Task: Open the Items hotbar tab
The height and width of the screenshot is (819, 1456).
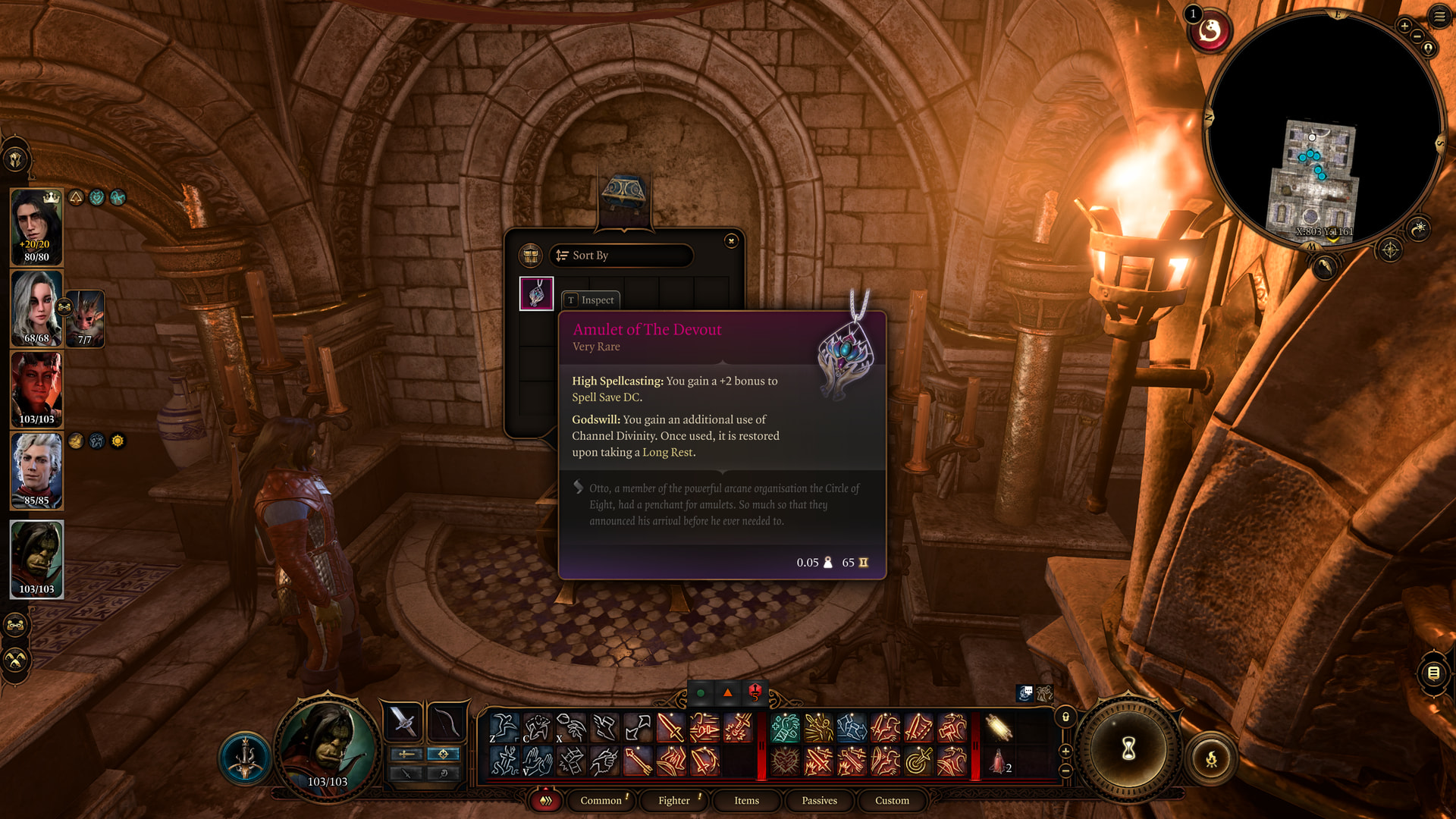Action: tap(746, 801)
